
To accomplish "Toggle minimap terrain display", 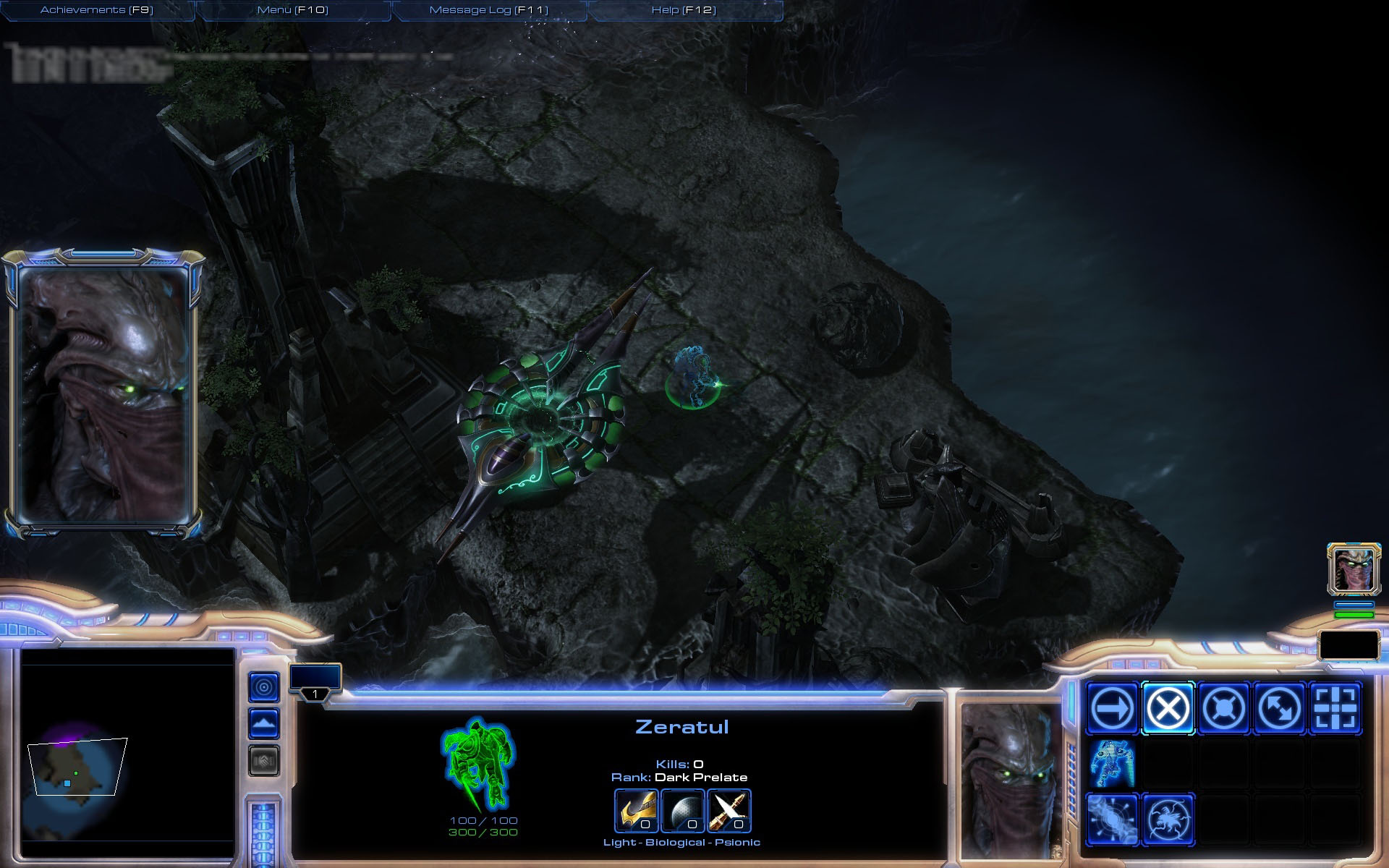I will click(x=264, y=723).
